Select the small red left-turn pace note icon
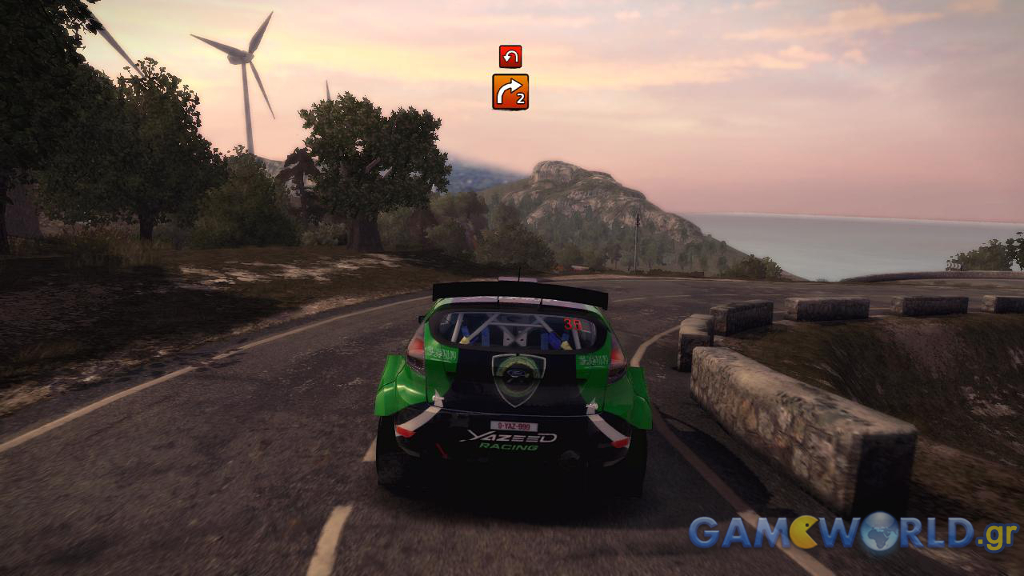 click(x=510, y=56)
